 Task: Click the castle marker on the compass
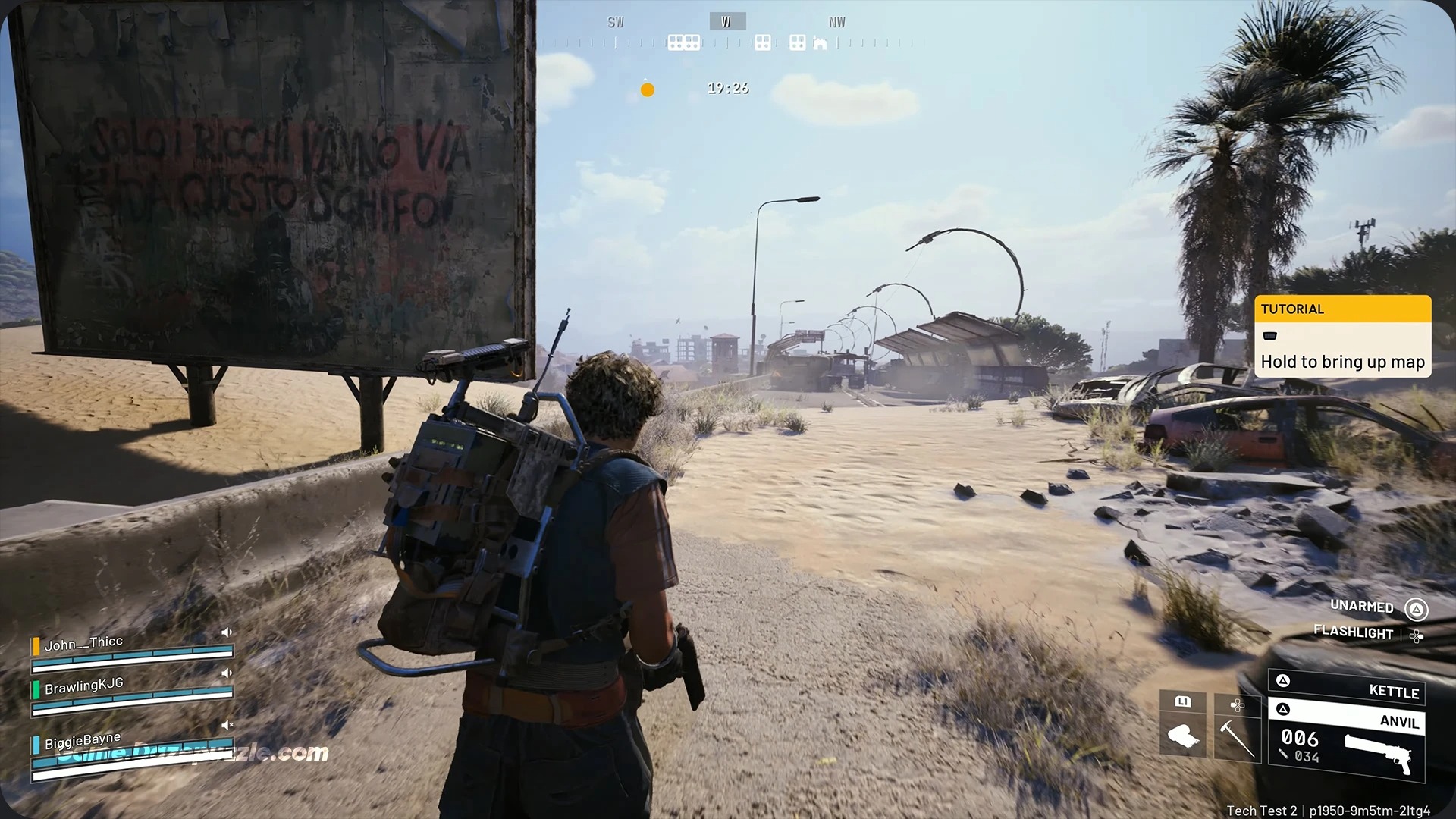(x=820, y=42)
